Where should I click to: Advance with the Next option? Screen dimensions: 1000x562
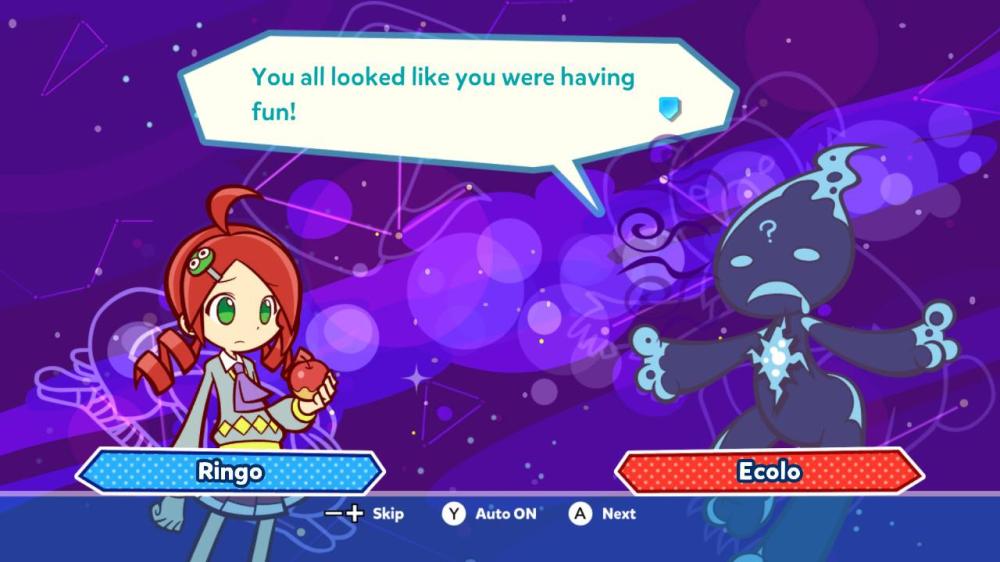[603, 514]
